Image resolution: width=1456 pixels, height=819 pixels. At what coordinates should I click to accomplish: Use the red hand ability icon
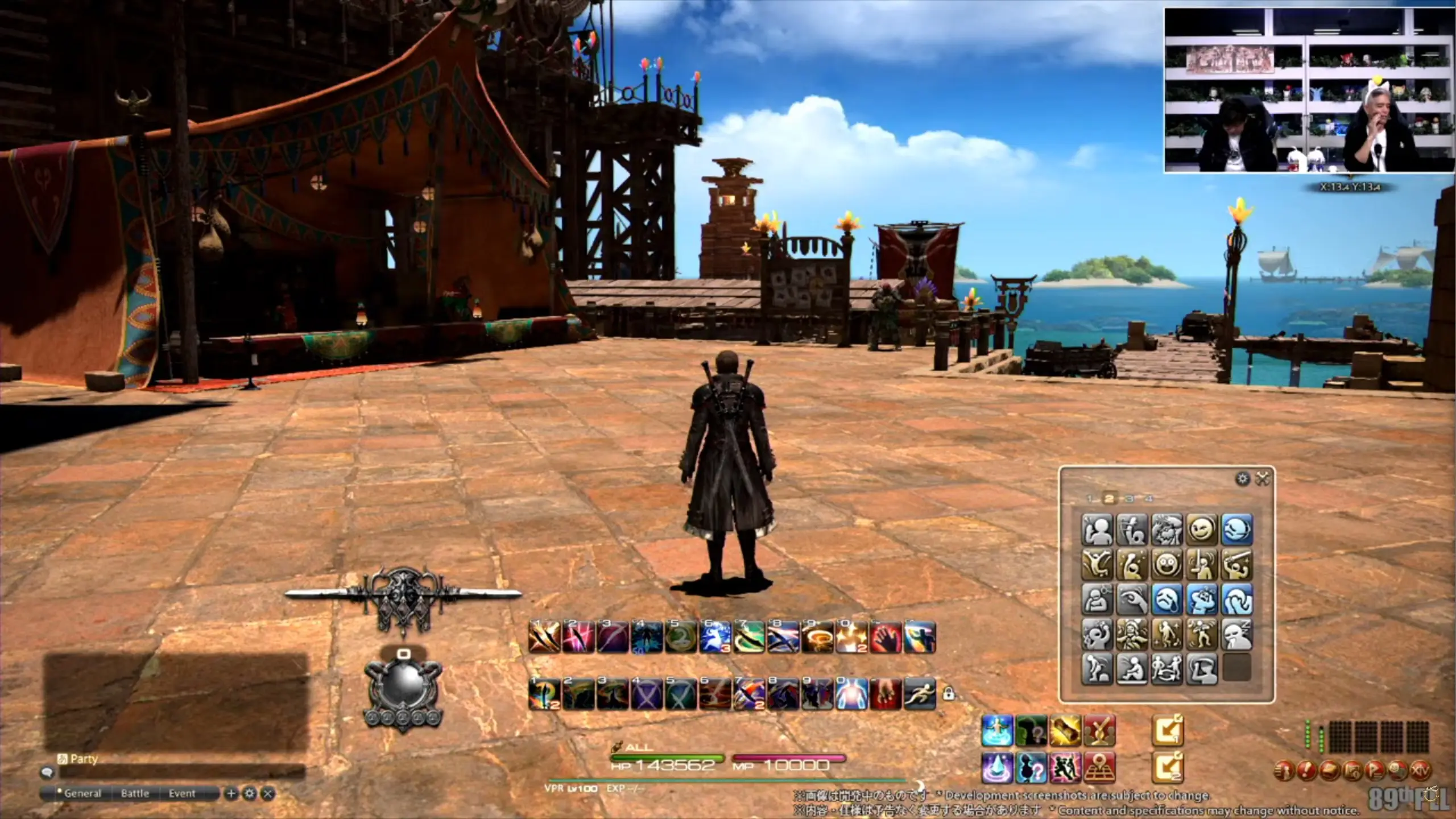click(886, 637)
